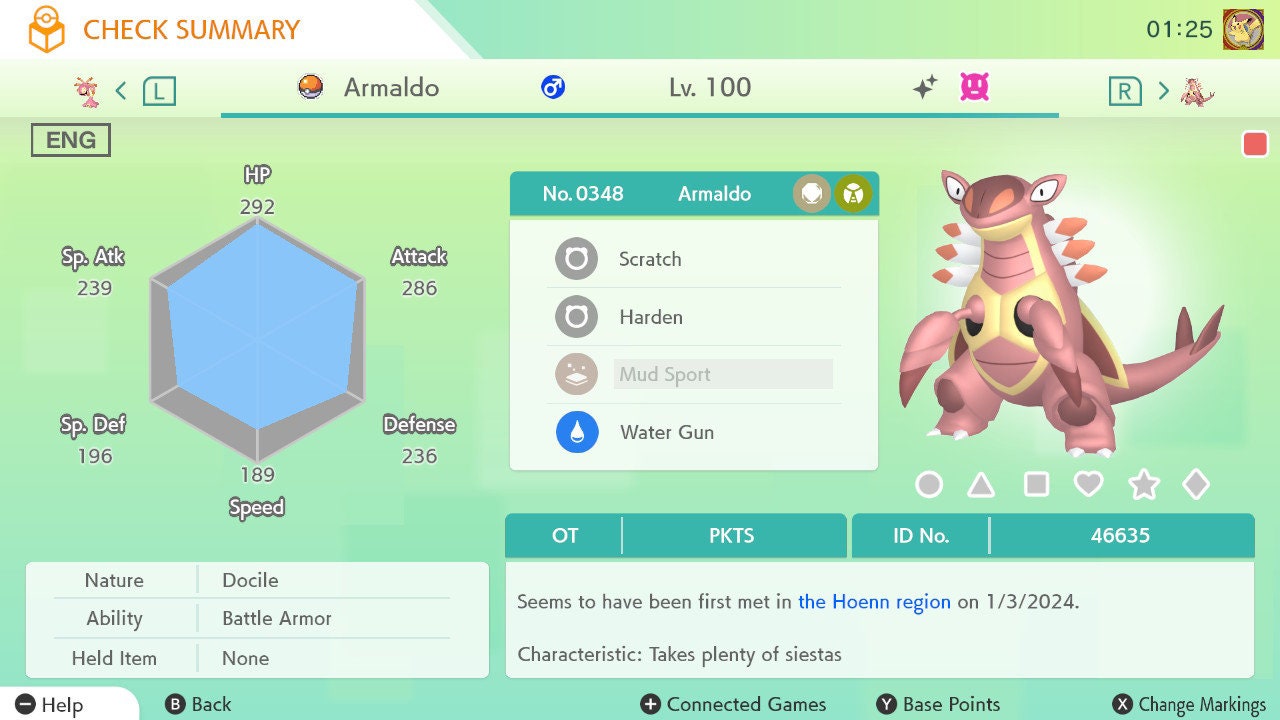
Task: View Base Points graph
Action: (x=938, y=705)
